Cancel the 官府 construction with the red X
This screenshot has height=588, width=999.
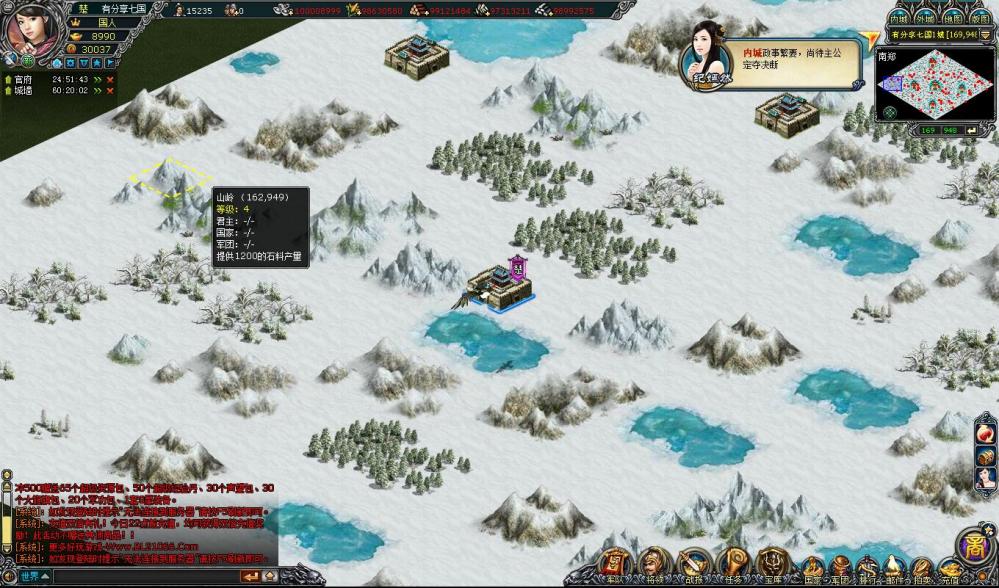coord(110,78)
